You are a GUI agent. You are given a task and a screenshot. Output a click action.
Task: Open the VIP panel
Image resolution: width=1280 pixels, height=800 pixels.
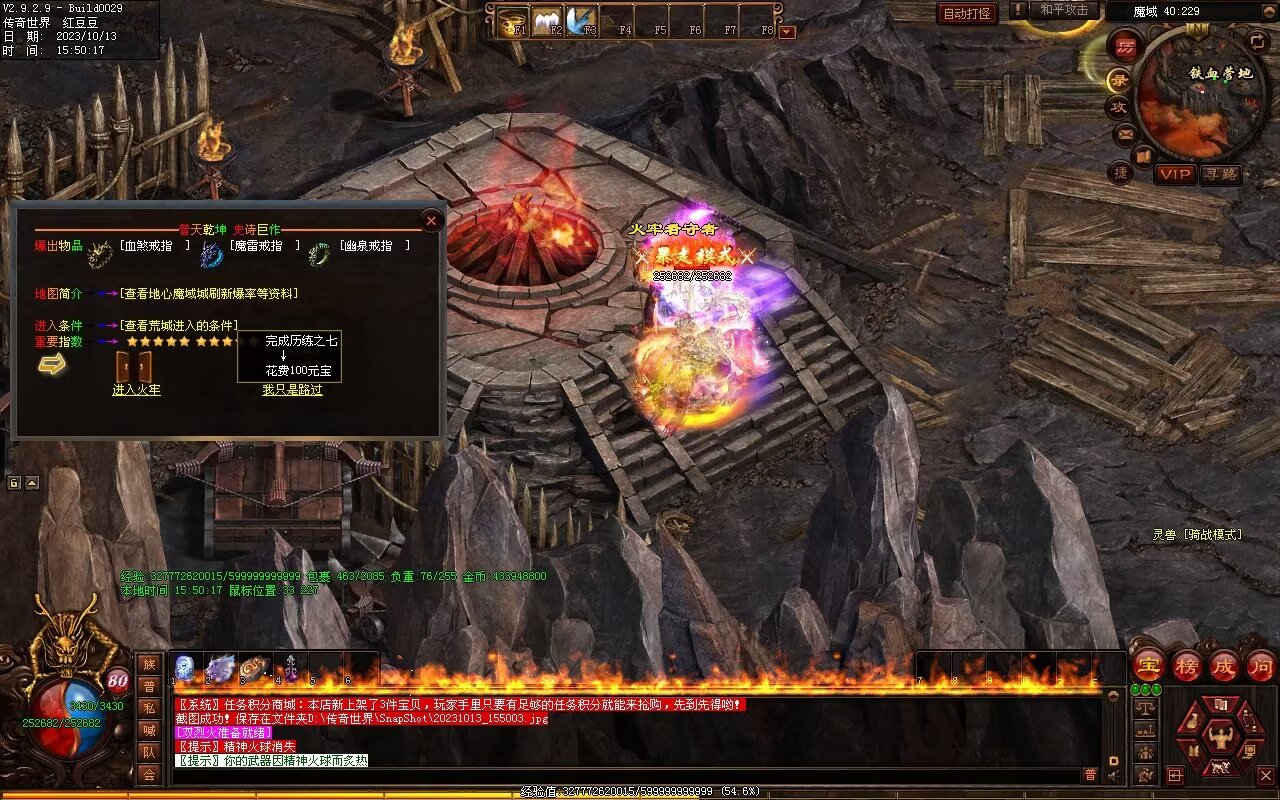[x=1175, y=174]
